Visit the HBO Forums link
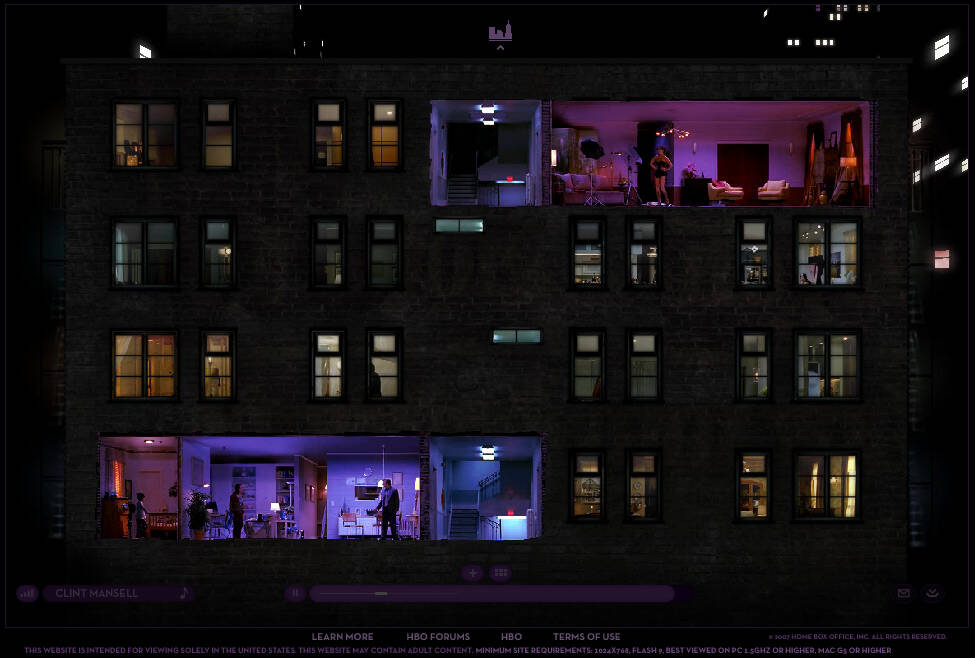 (x=438, y=637)
